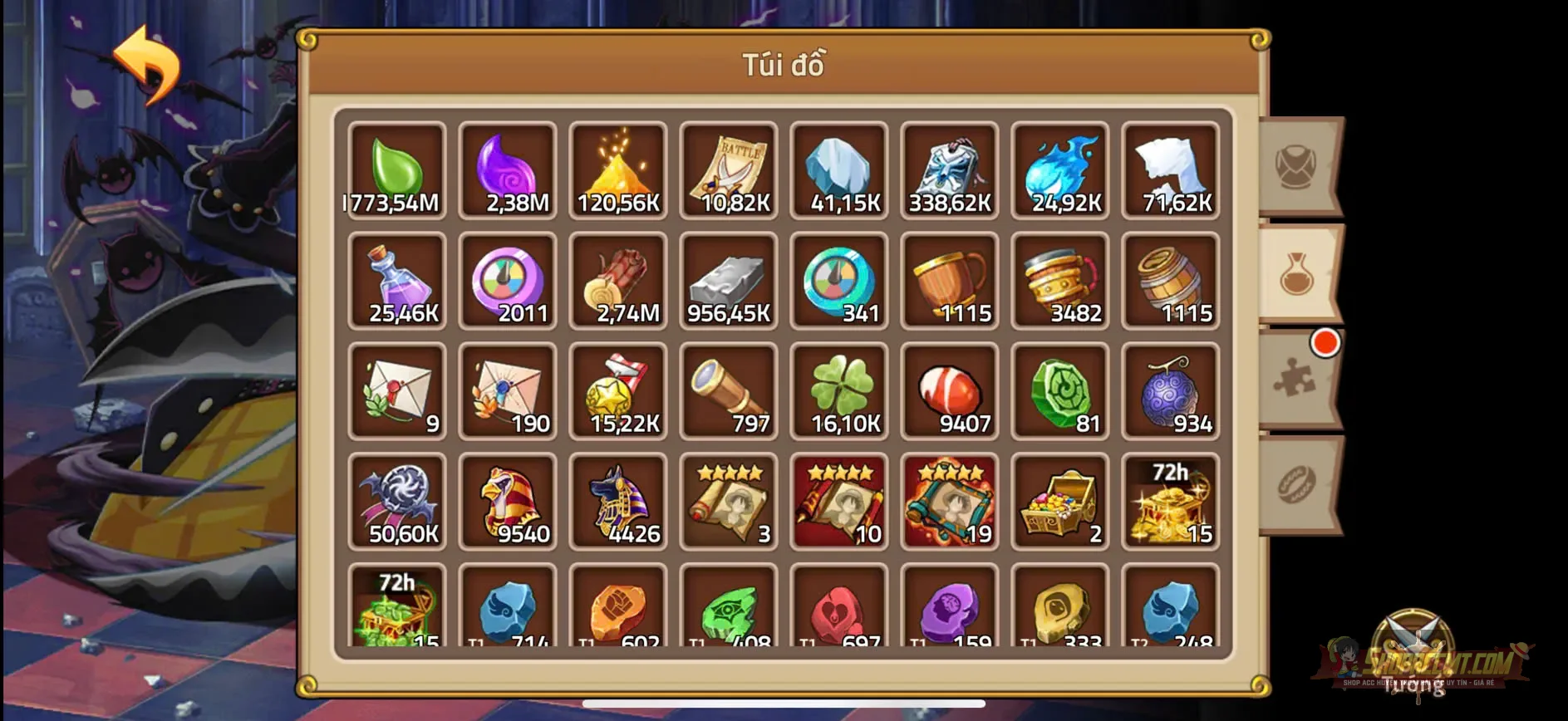Click the back arrow to exit inventory

[150, 66]
